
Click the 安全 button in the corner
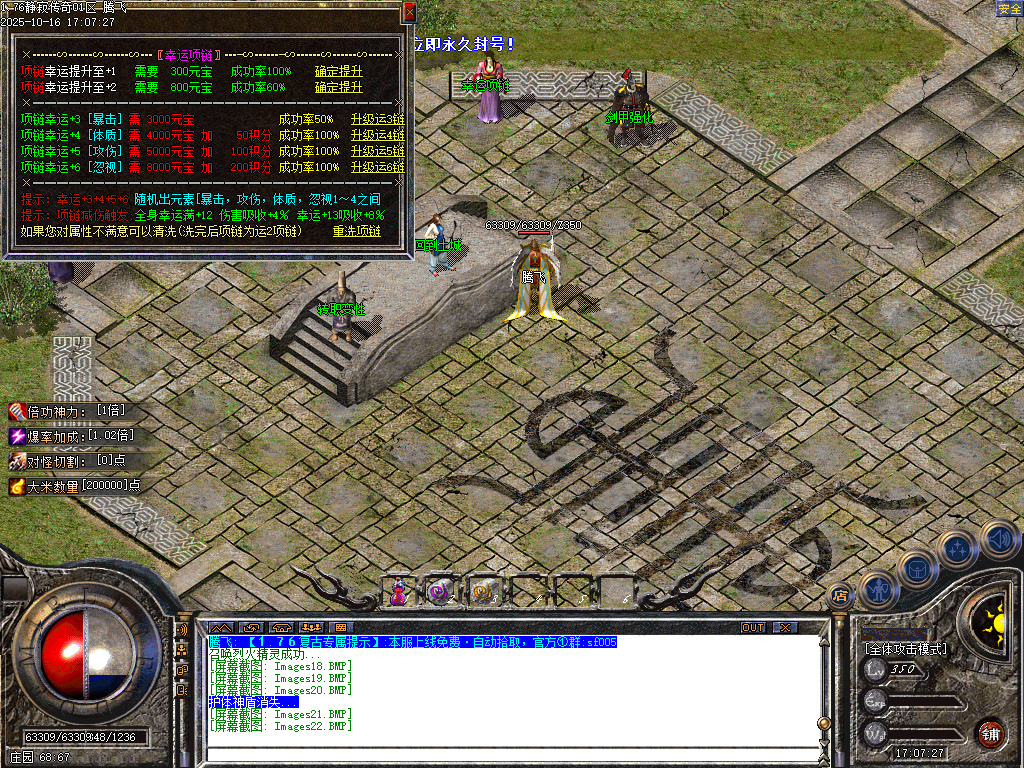[x=1009, y=9]
